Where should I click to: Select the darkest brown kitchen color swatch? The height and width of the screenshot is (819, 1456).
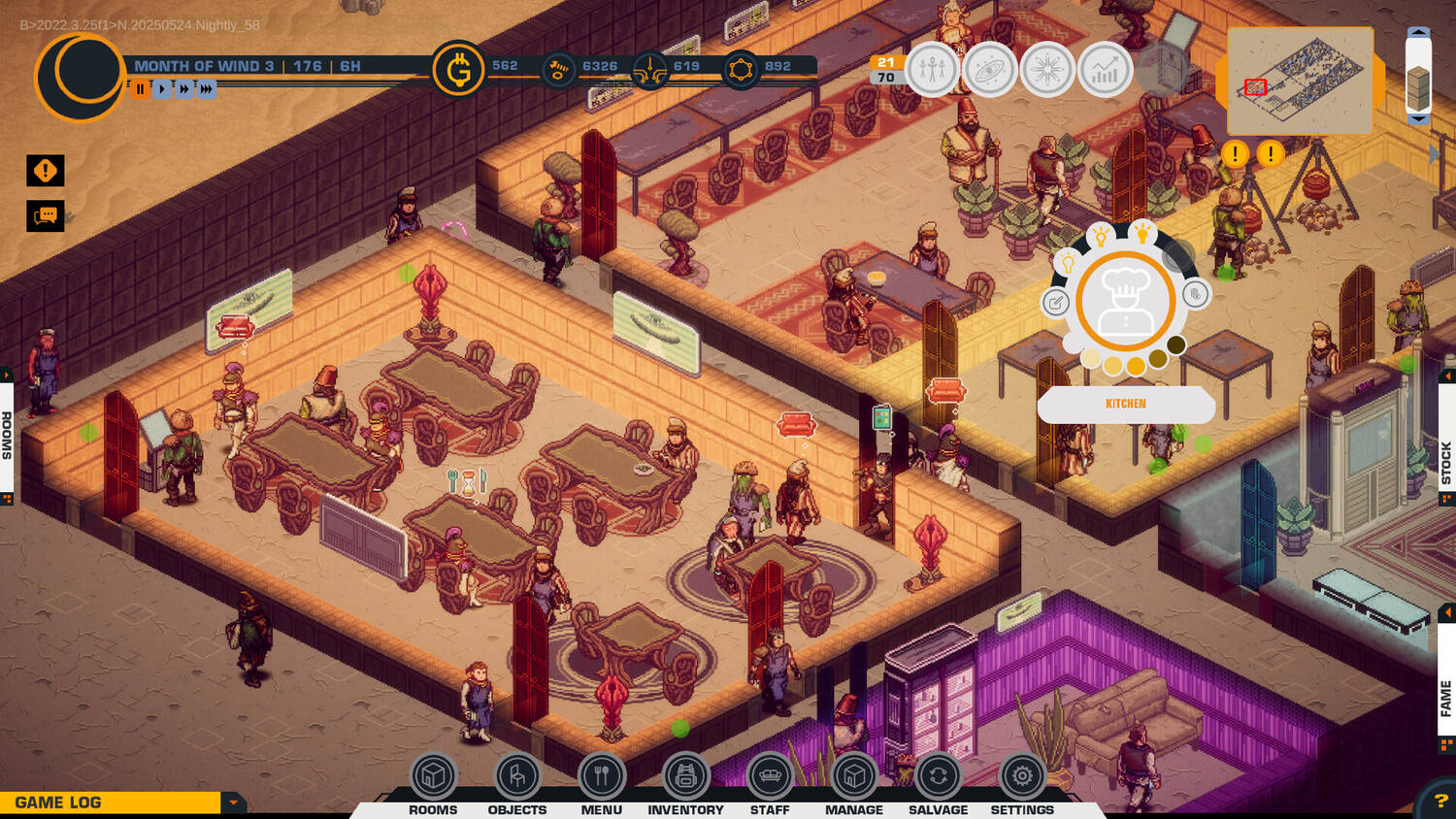point(1176,344)
